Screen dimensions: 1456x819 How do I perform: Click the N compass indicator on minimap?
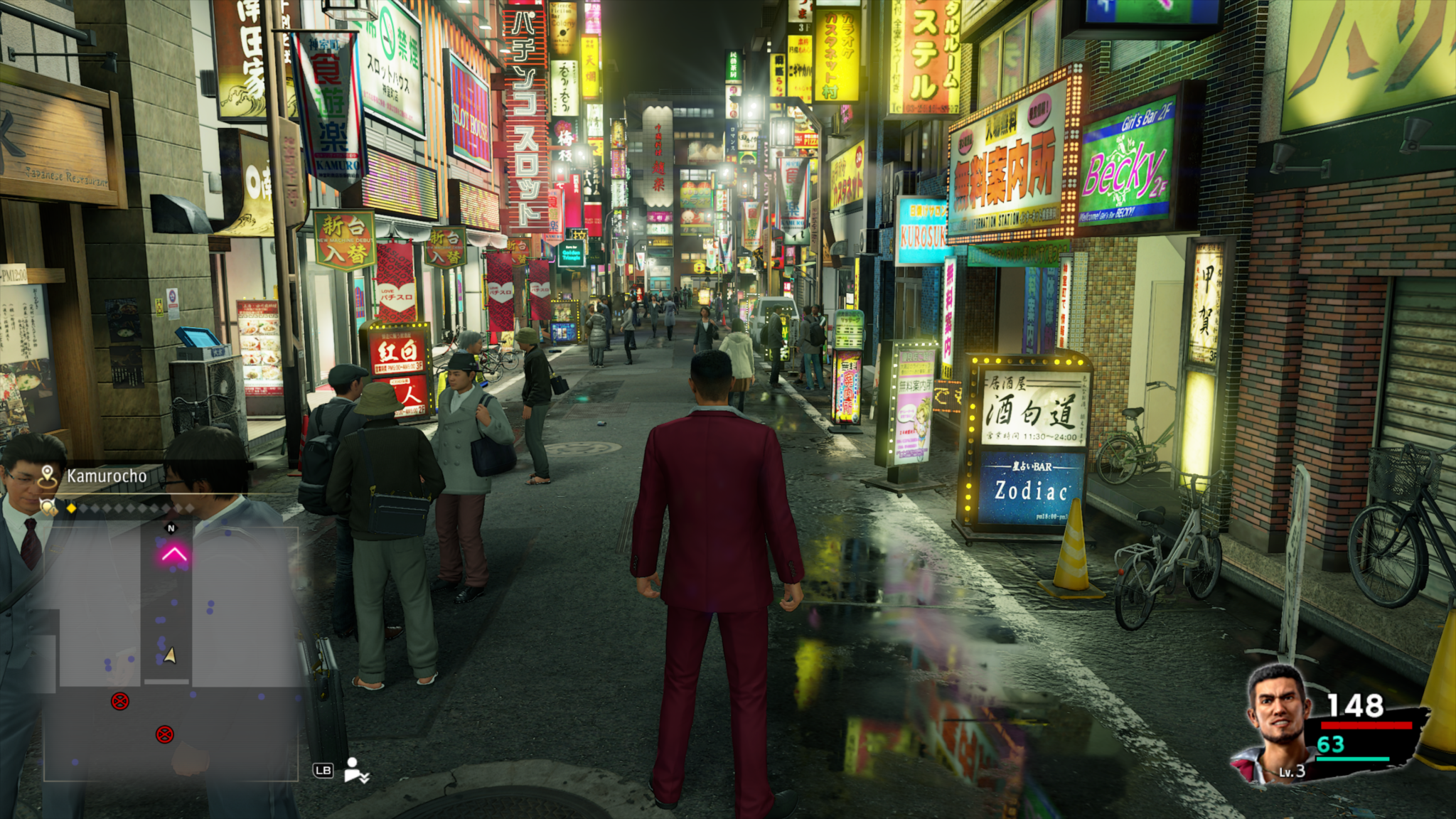click(x=171, y=528)
